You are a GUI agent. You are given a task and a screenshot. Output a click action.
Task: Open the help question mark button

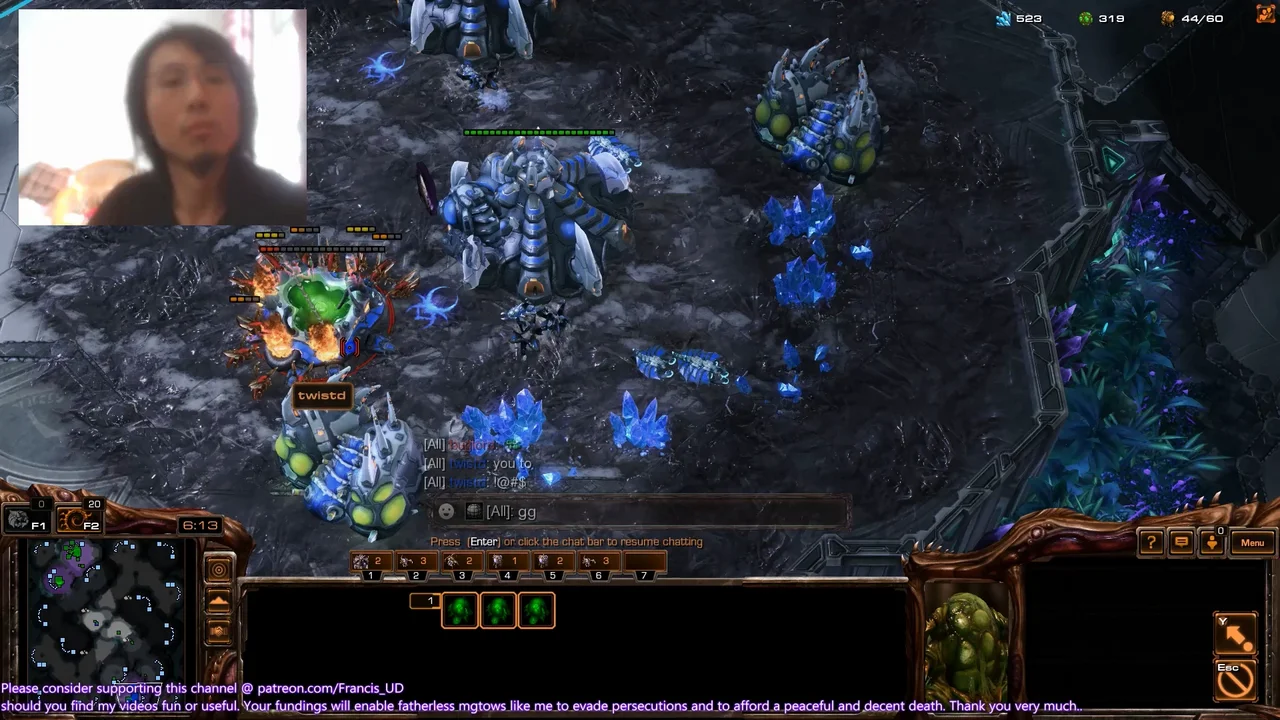point(1151,543)
